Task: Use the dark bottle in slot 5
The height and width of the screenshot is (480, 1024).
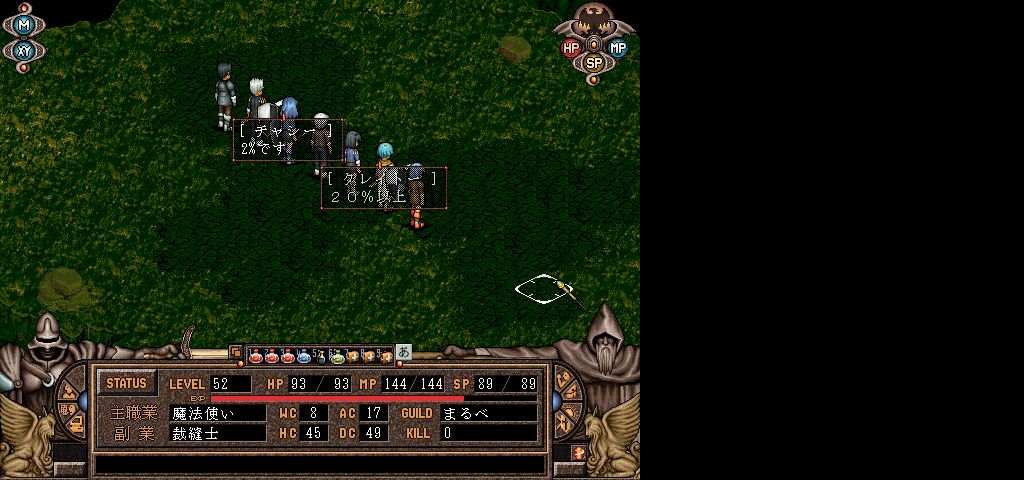Action: (320, 354)
